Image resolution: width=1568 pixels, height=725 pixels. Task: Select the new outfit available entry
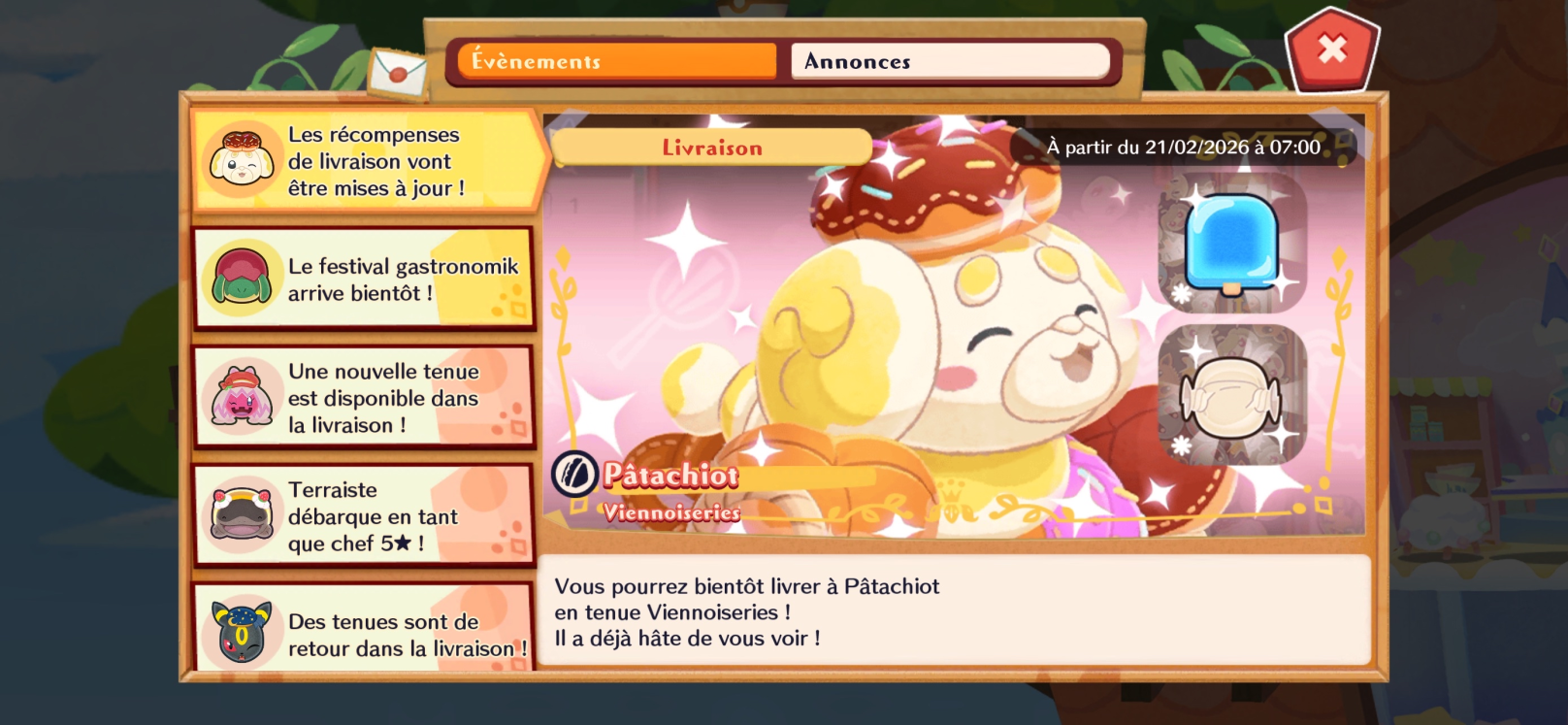click(364, 398)
